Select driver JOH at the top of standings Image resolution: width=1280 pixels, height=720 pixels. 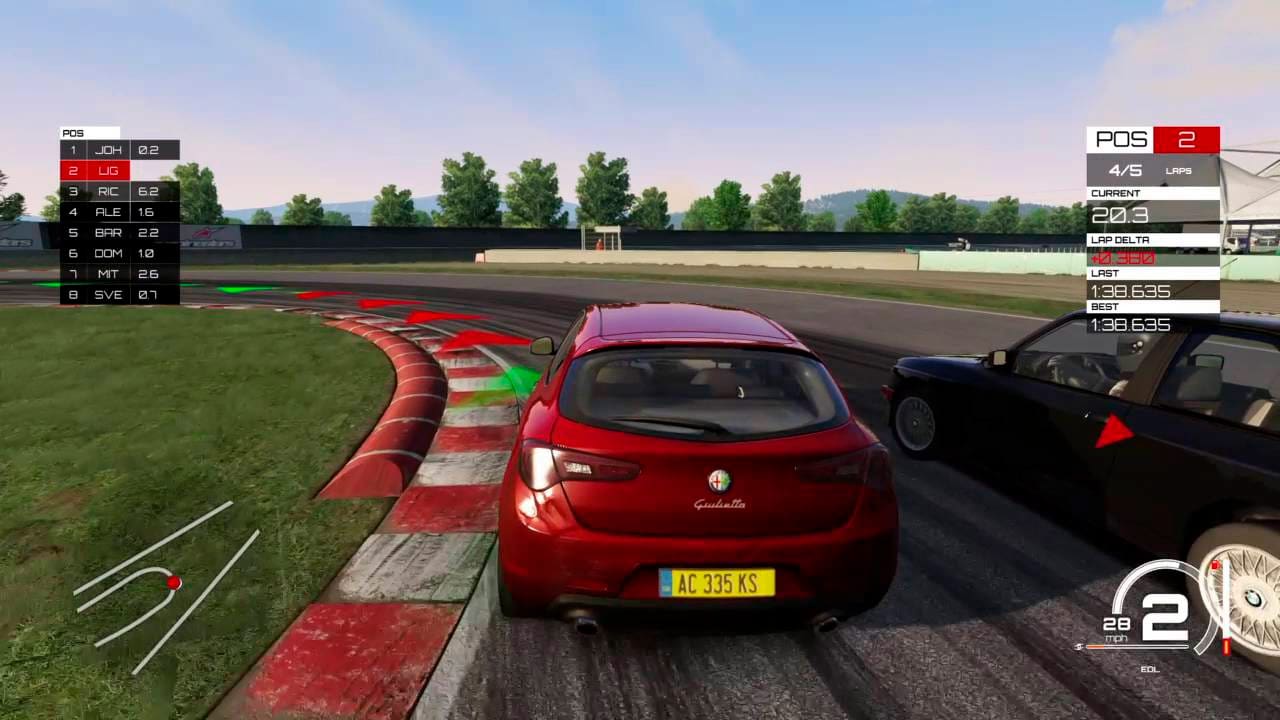(x=109, y=149)
